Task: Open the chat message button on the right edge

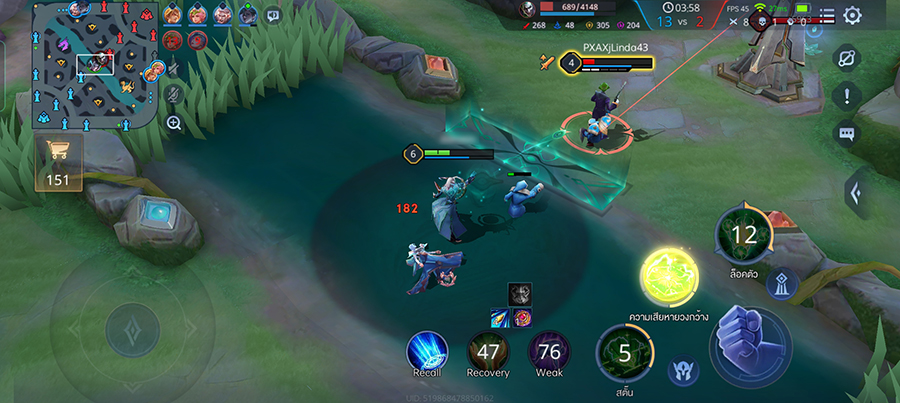Action: coord(847,133)
